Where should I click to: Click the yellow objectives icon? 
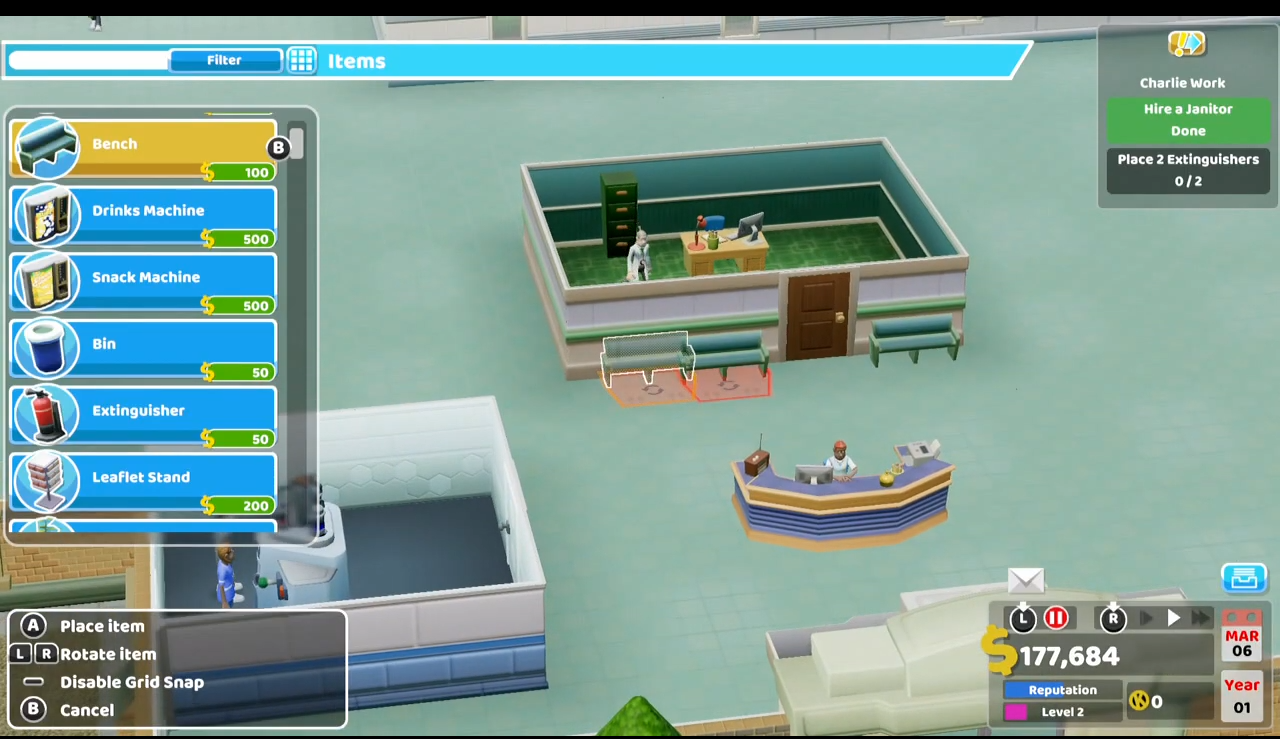point(1187,43)
